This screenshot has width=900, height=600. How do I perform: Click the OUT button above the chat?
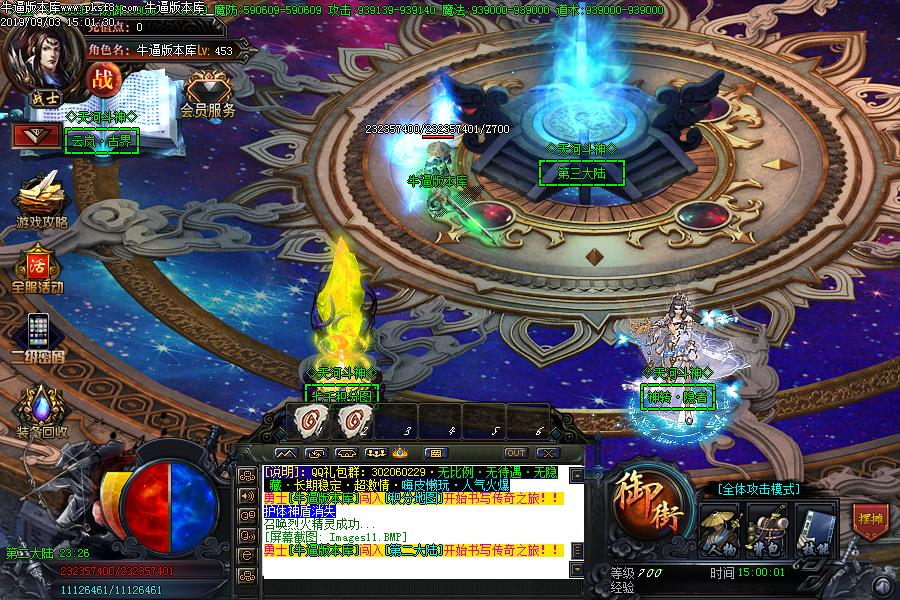pyautogui.click(x=515, y=453)
